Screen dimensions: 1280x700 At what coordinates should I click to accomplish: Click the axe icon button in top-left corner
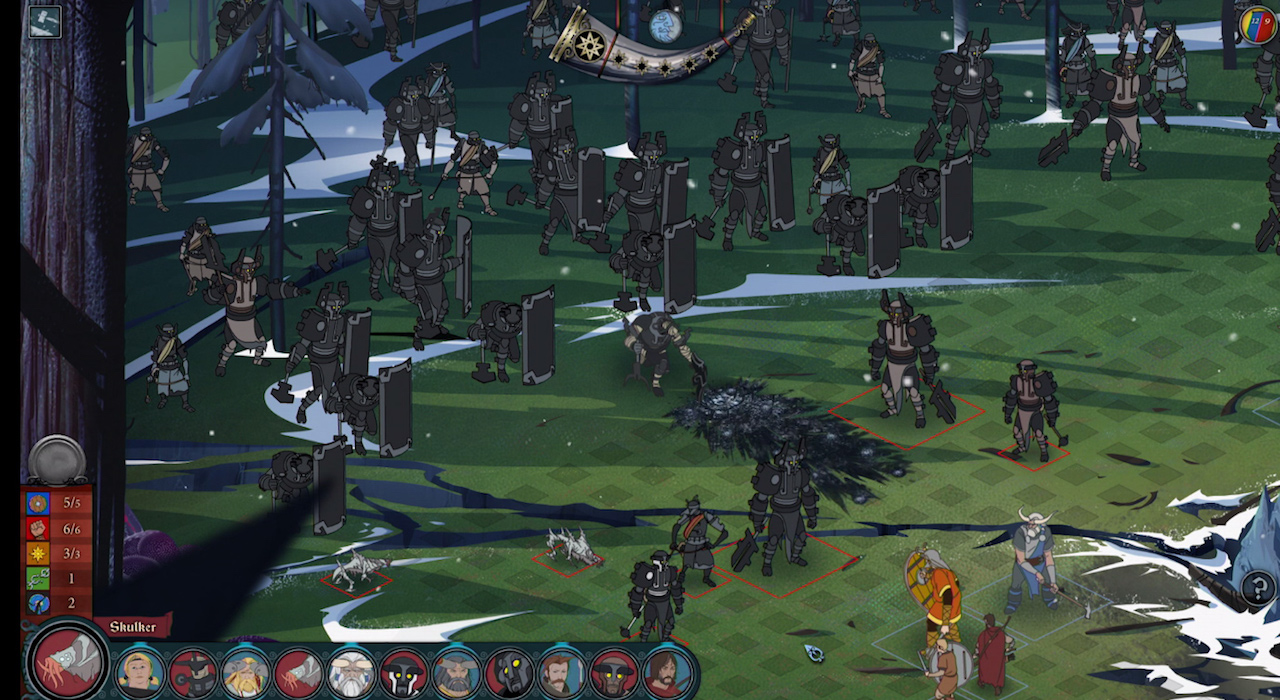point(45,22)
